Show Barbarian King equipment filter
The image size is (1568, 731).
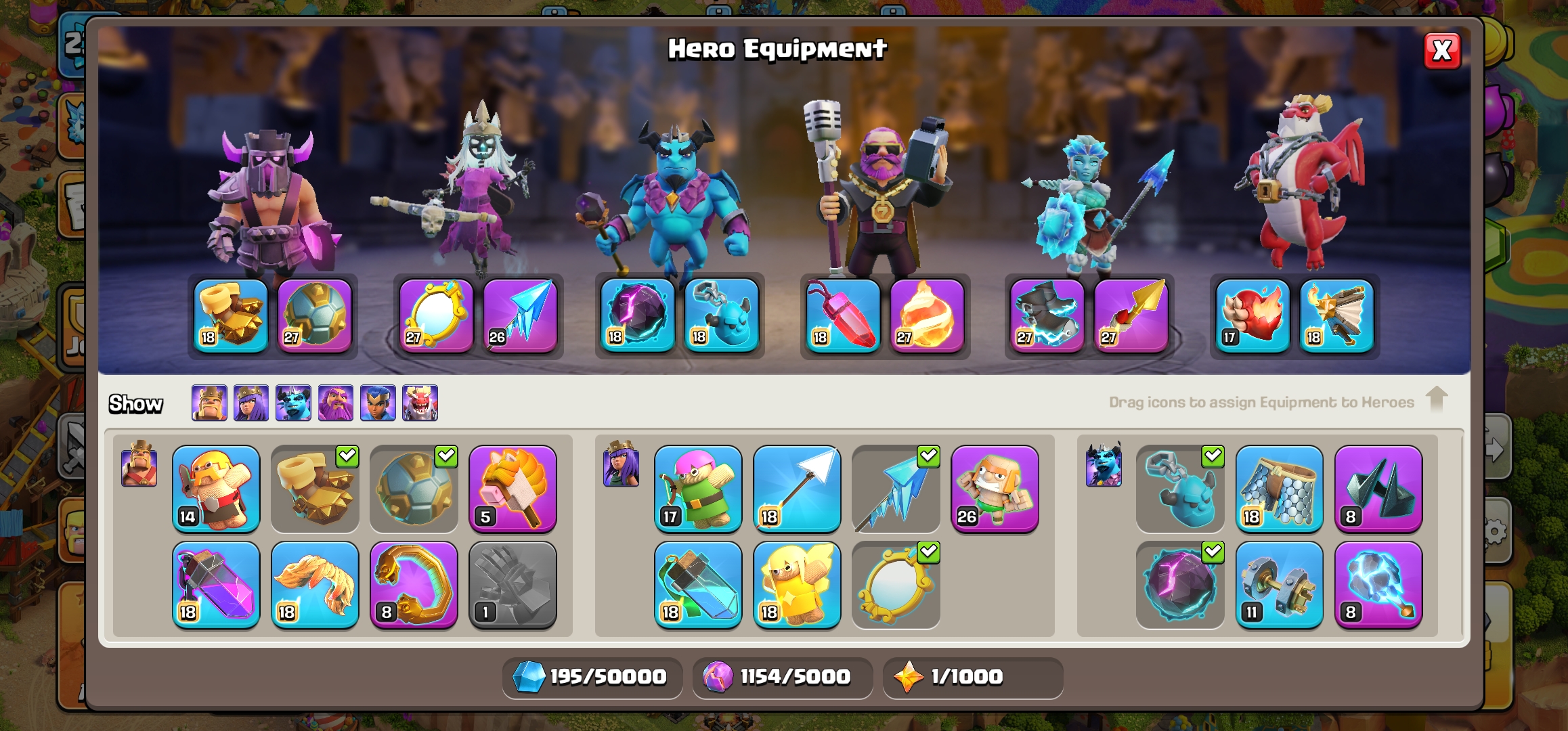tap(209, 403)
